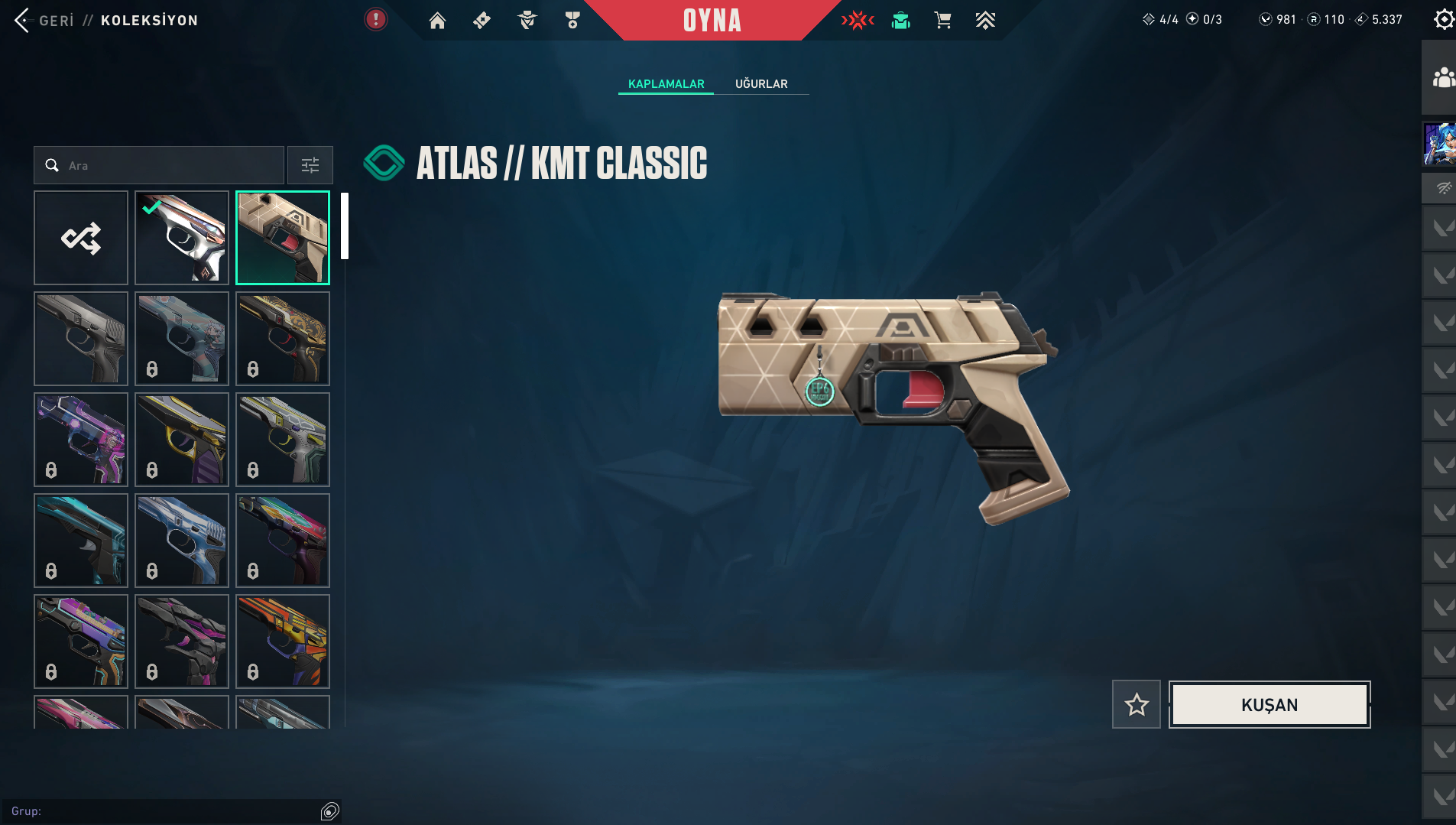Click the OYNA play button
Image resolution: width=1456 pixels, height=825 pixels.
tap(712, 21)
